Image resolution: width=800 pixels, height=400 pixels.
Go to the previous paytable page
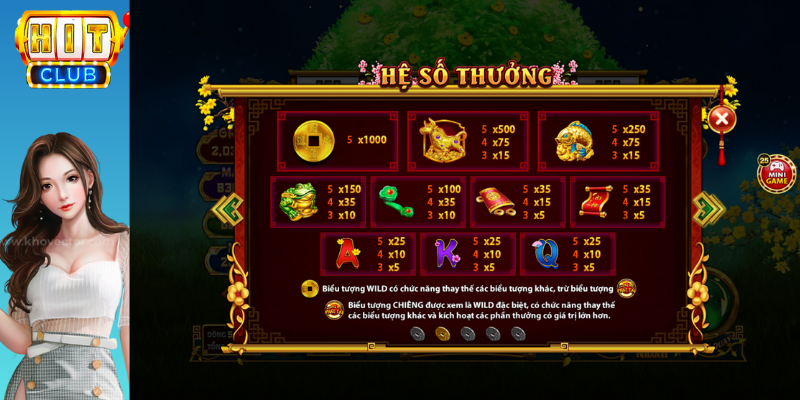click(x=229, y=208)
